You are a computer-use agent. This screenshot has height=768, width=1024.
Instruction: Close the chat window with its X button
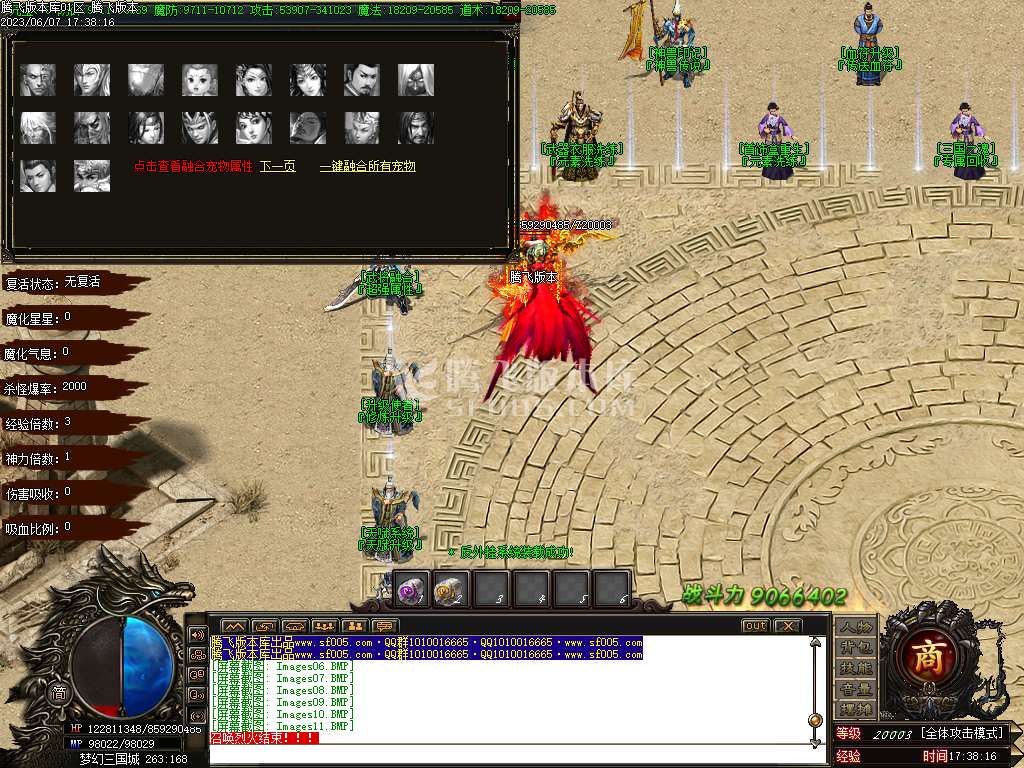click(788, 626)
